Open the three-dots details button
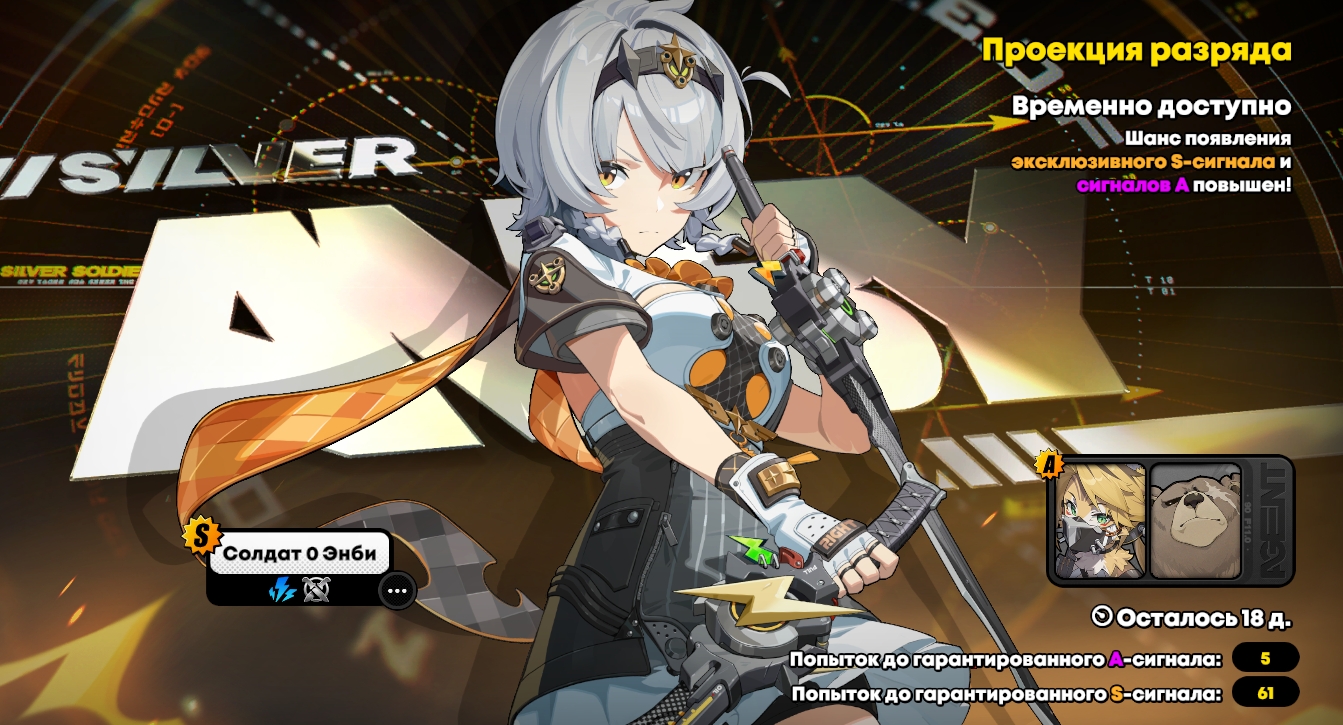The image size is (1343, 725). (x=397, y=591)
